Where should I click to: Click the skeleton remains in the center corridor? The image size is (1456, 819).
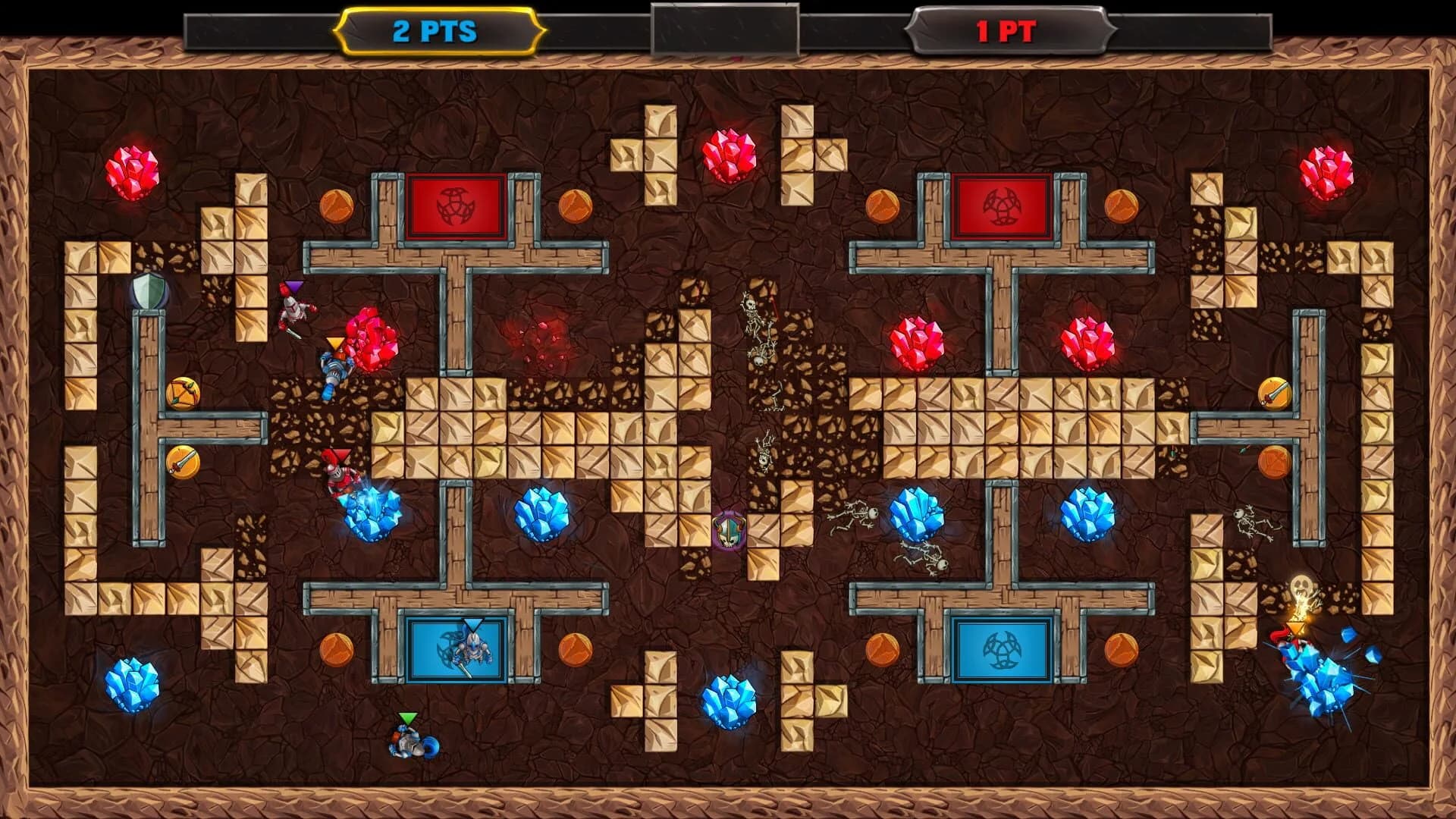(755, 326)
